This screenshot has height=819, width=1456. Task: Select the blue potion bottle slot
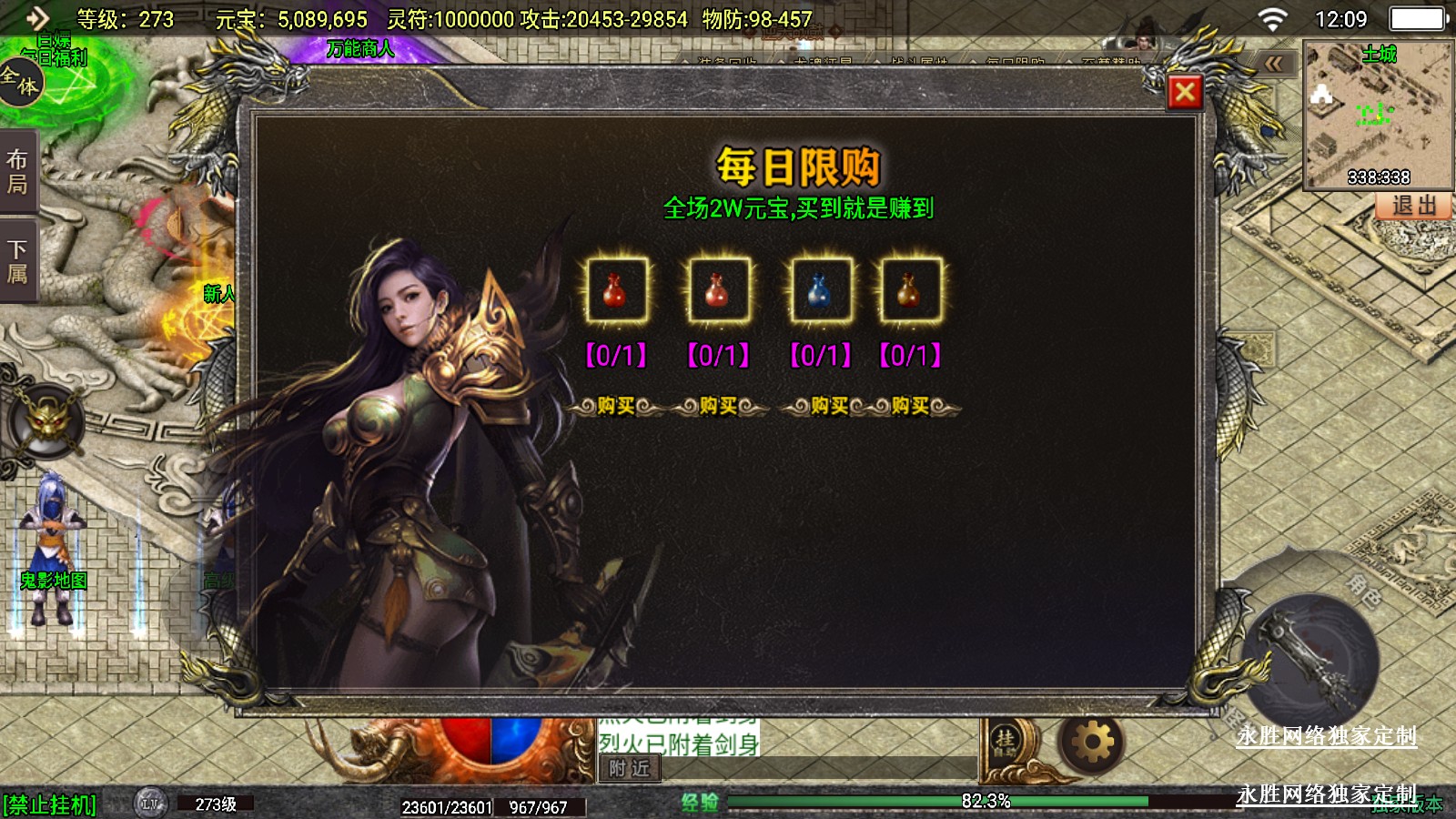(x=820, y=290)
